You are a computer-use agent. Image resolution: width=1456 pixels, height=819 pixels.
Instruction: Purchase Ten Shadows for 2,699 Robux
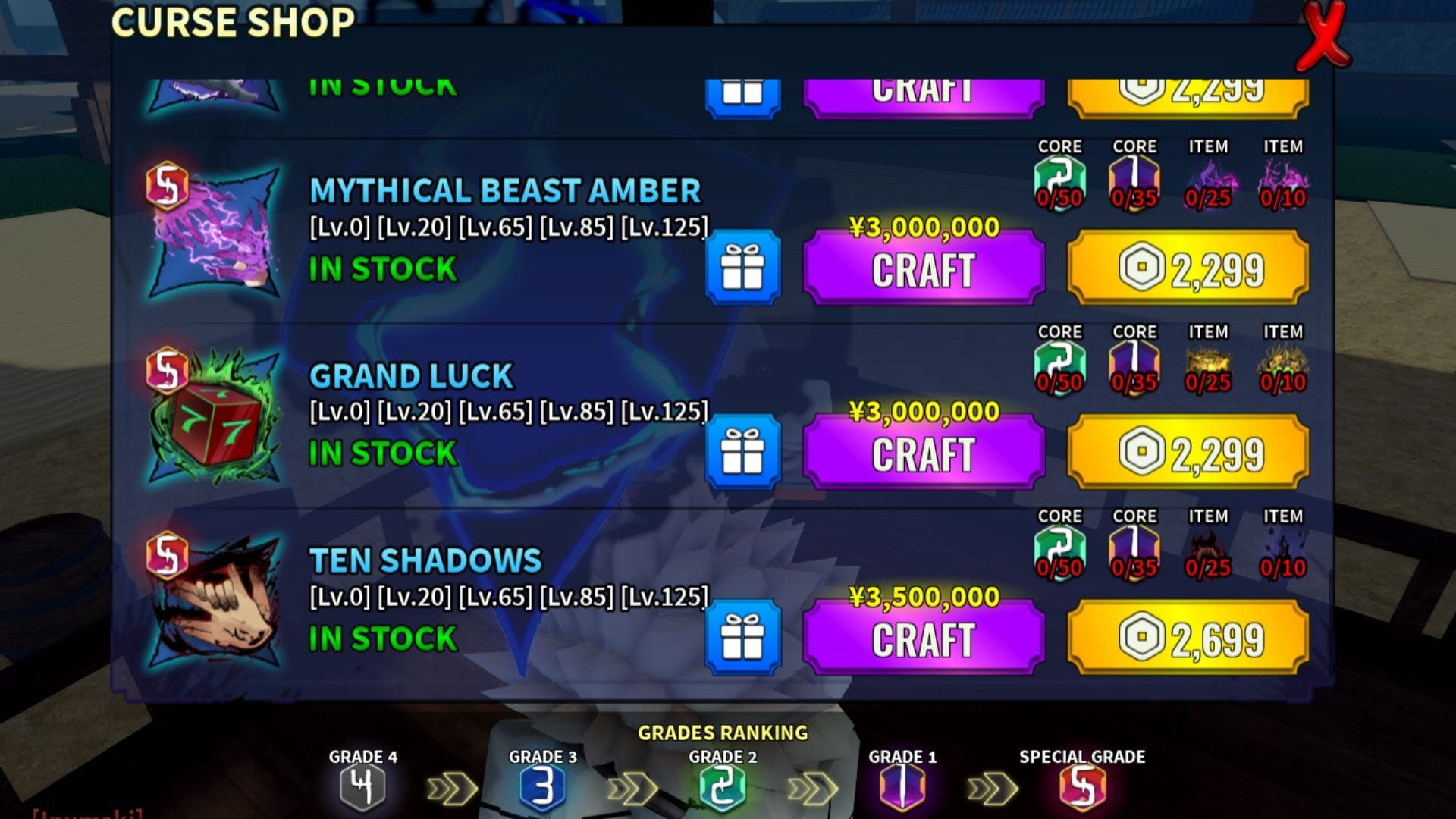[x=1185, y=637]
